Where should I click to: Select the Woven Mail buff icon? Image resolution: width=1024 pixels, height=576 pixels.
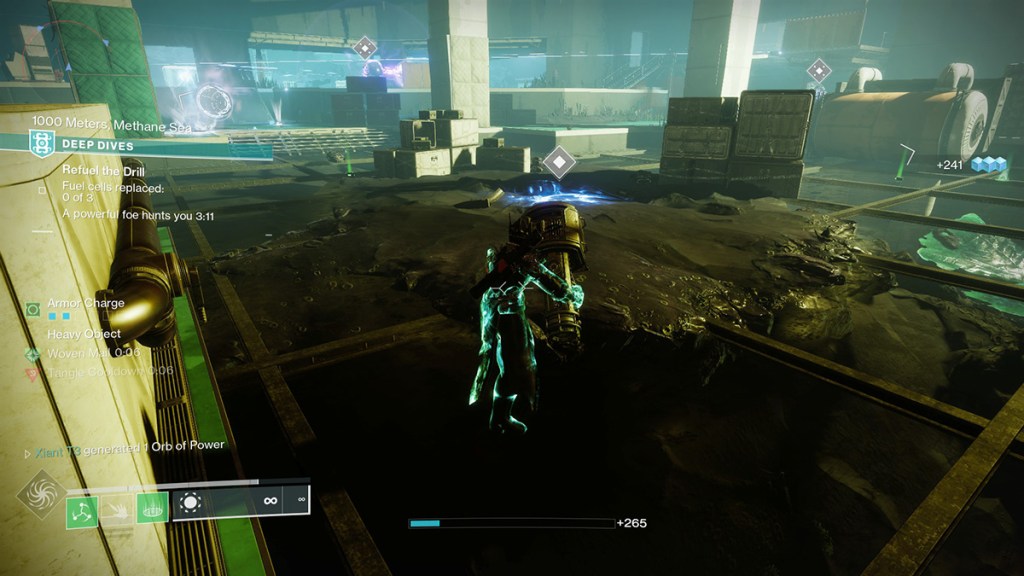33,354
